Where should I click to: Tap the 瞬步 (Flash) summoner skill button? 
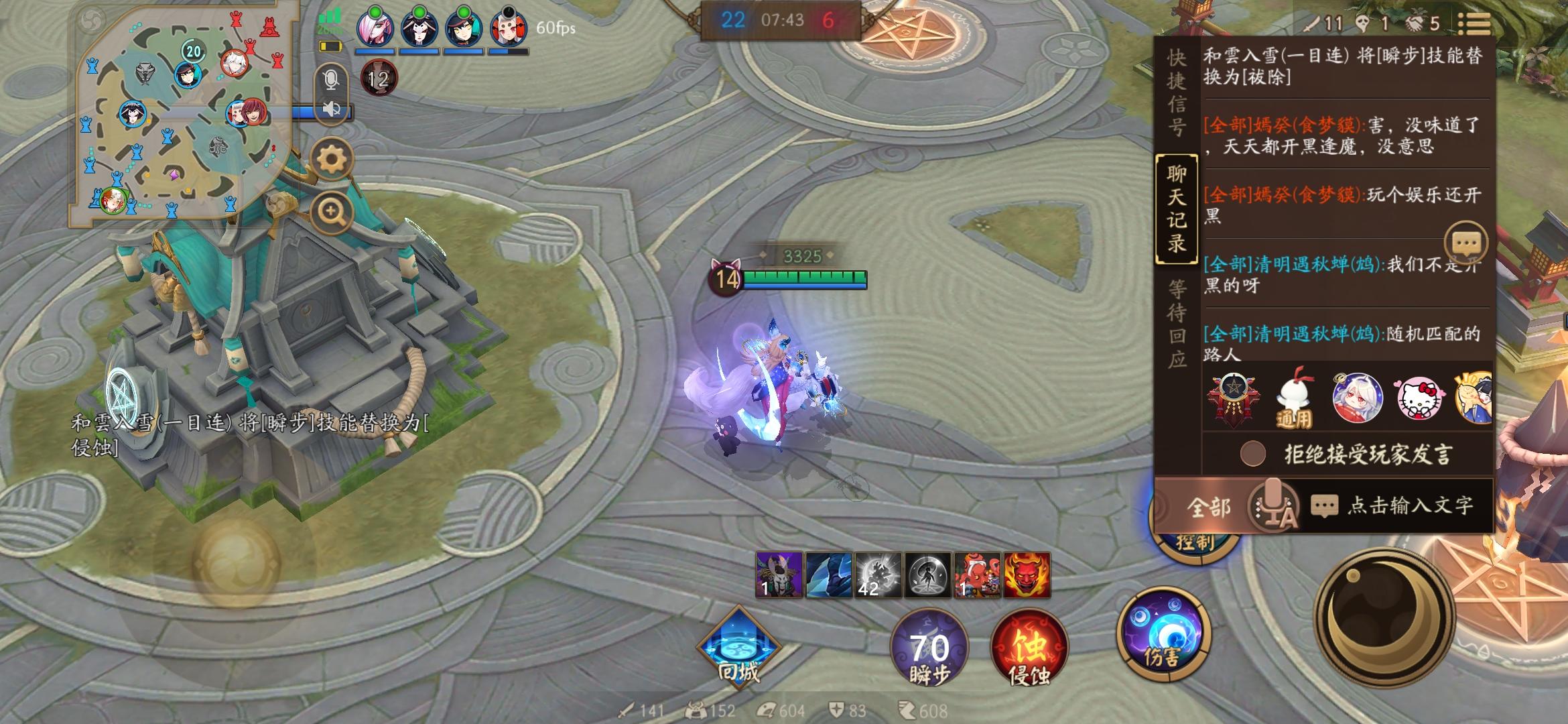pyautogui.click(x=931, y=647)
